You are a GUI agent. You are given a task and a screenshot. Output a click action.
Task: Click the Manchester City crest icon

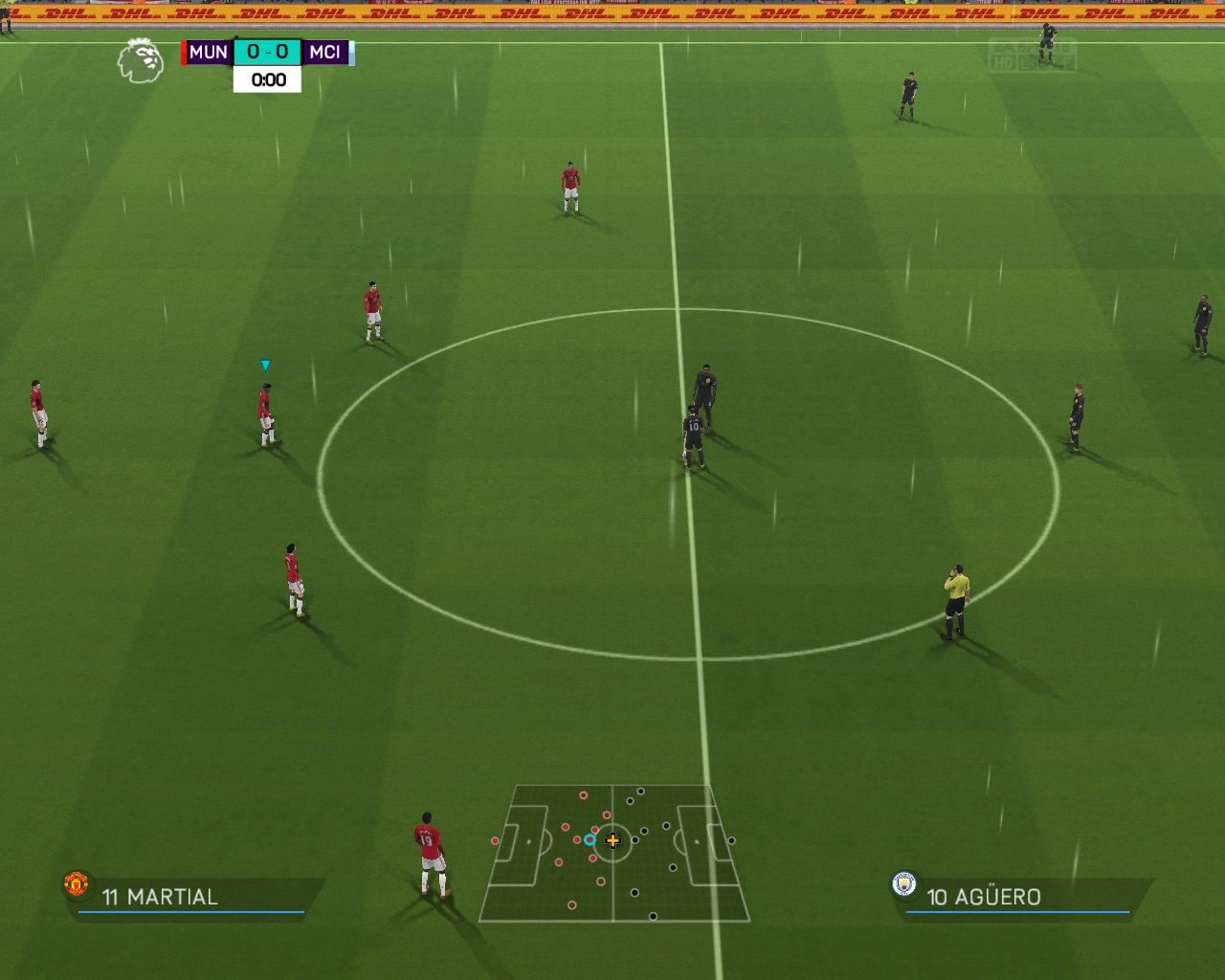(x=903, y=883)
